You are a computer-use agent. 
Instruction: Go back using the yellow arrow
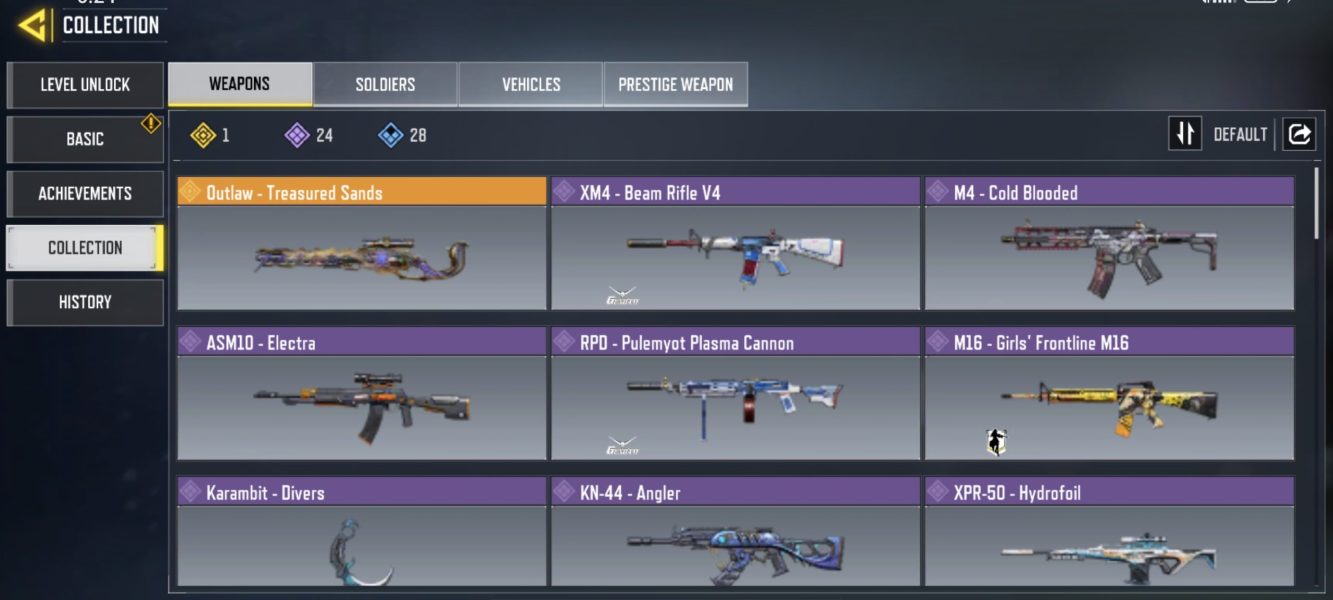[x=33, y=24]
